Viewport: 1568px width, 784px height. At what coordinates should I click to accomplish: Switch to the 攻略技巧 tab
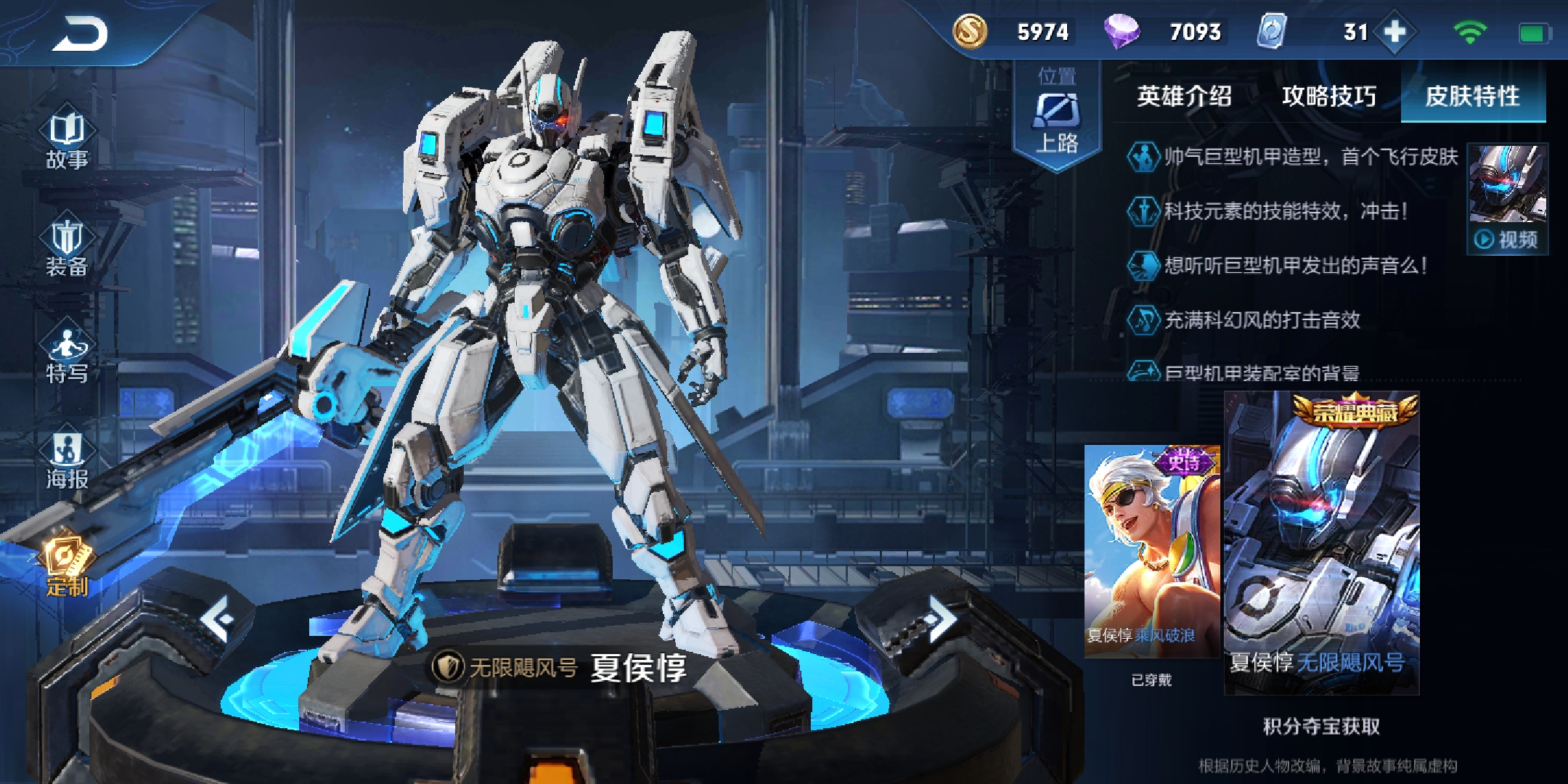pyautogui.click(x=1328, y=96)
